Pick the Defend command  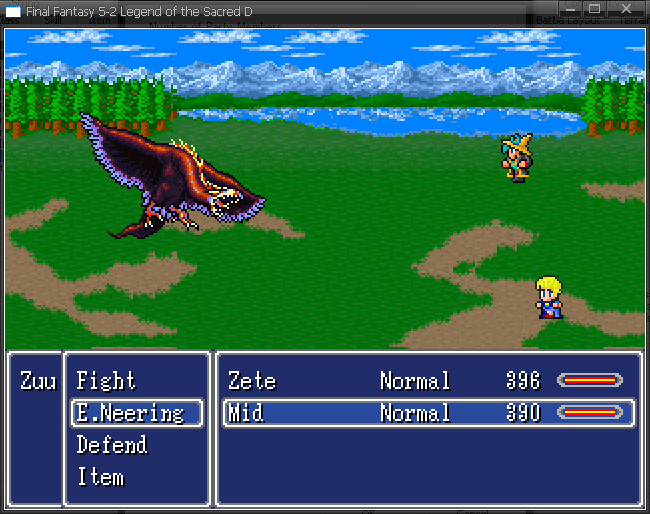(x=112, y=445)
